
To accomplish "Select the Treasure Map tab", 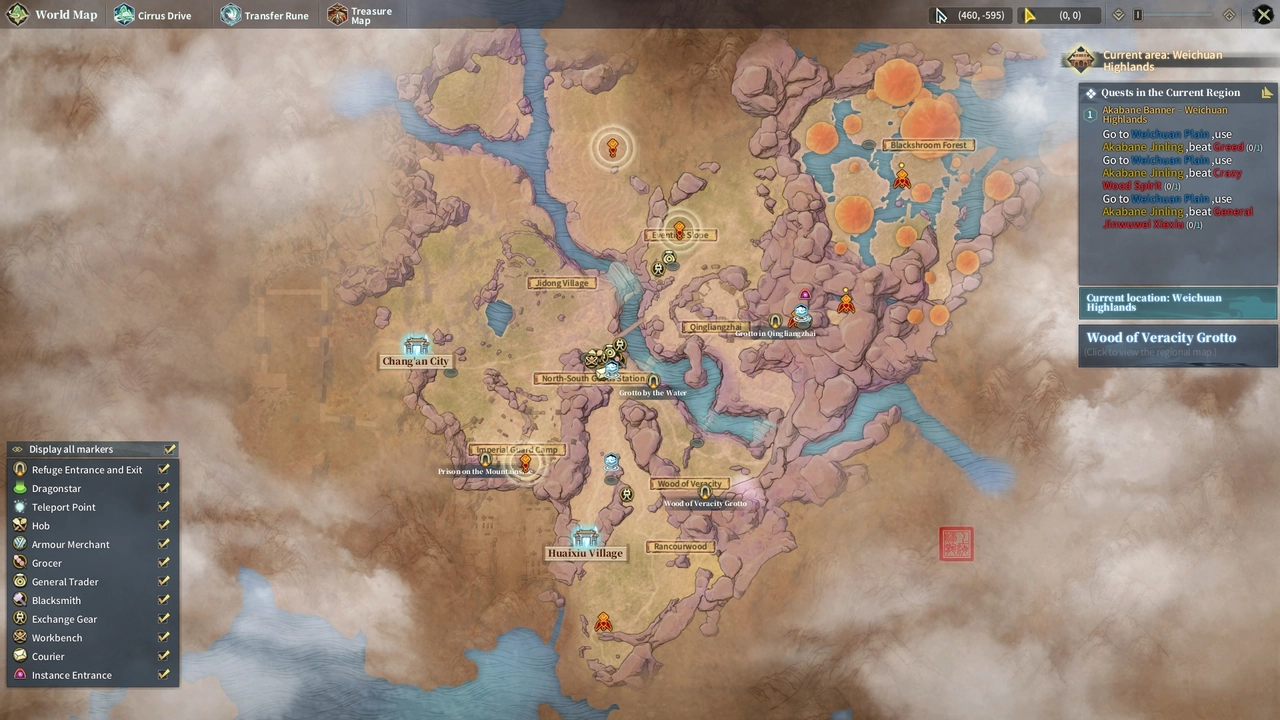I will (x=359, y=15).
